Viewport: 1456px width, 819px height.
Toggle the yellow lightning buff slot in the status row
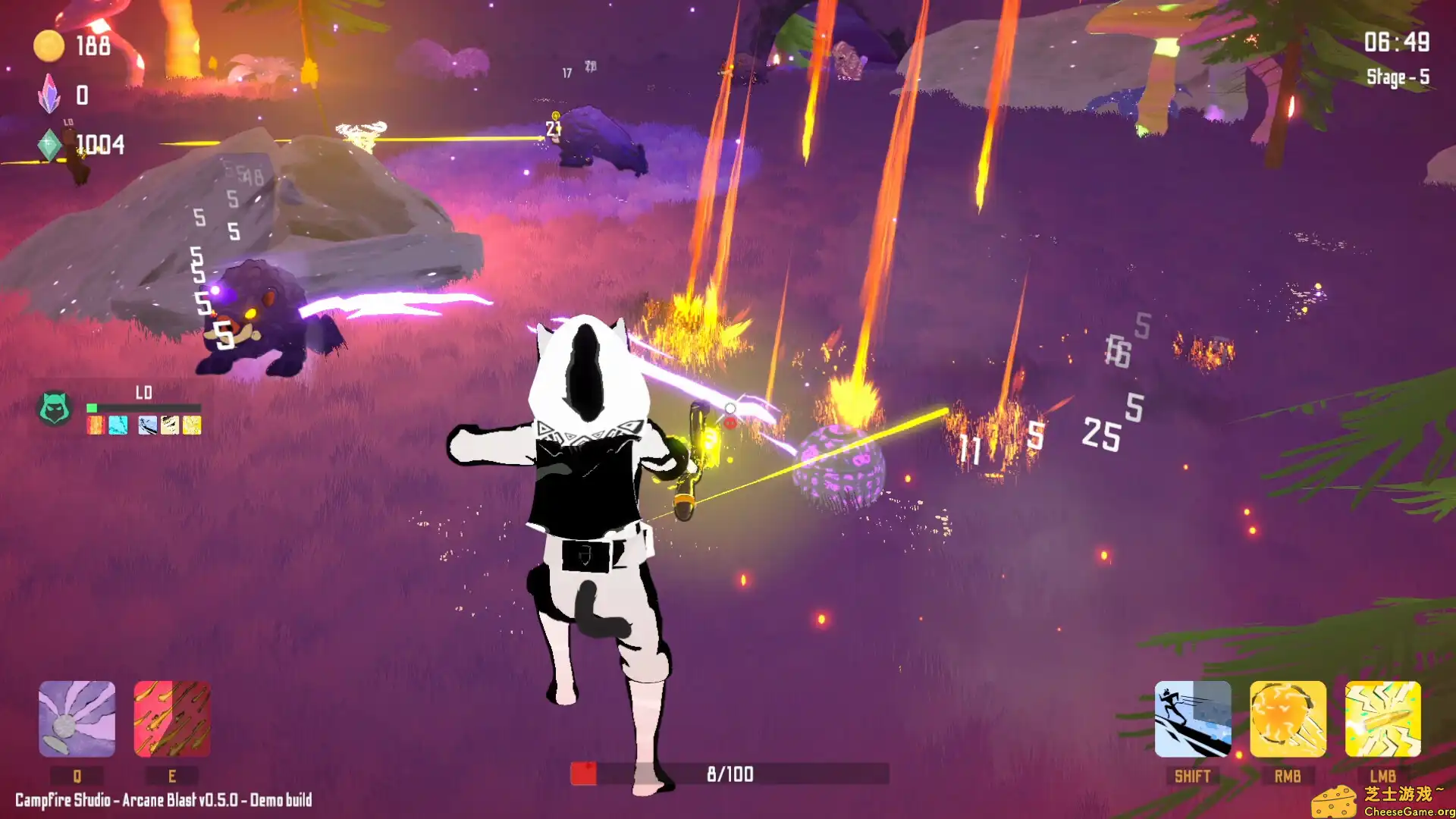(x=192, y=425)
